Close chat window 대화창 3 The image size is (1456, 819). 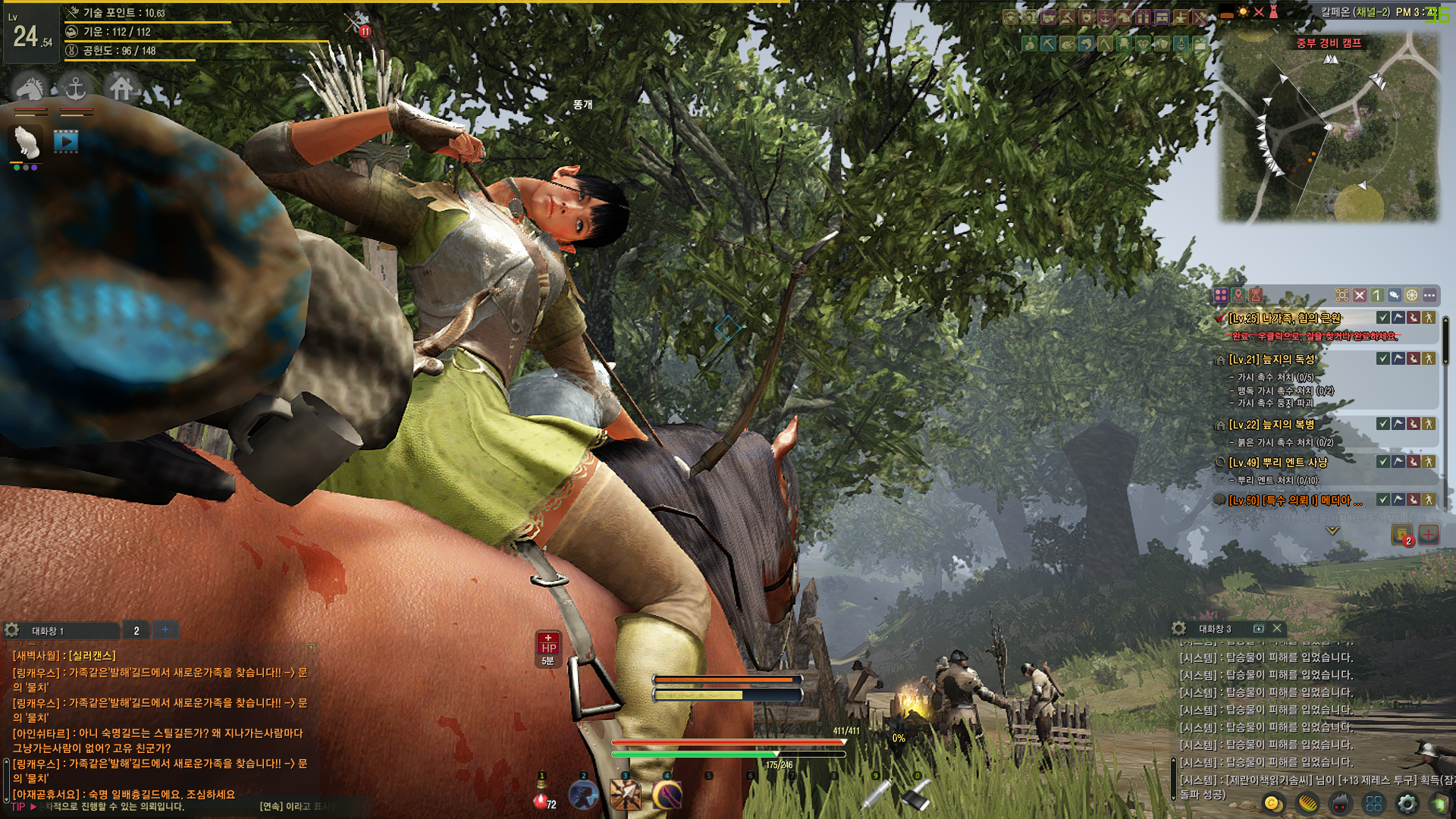(x=1277, y=629)
